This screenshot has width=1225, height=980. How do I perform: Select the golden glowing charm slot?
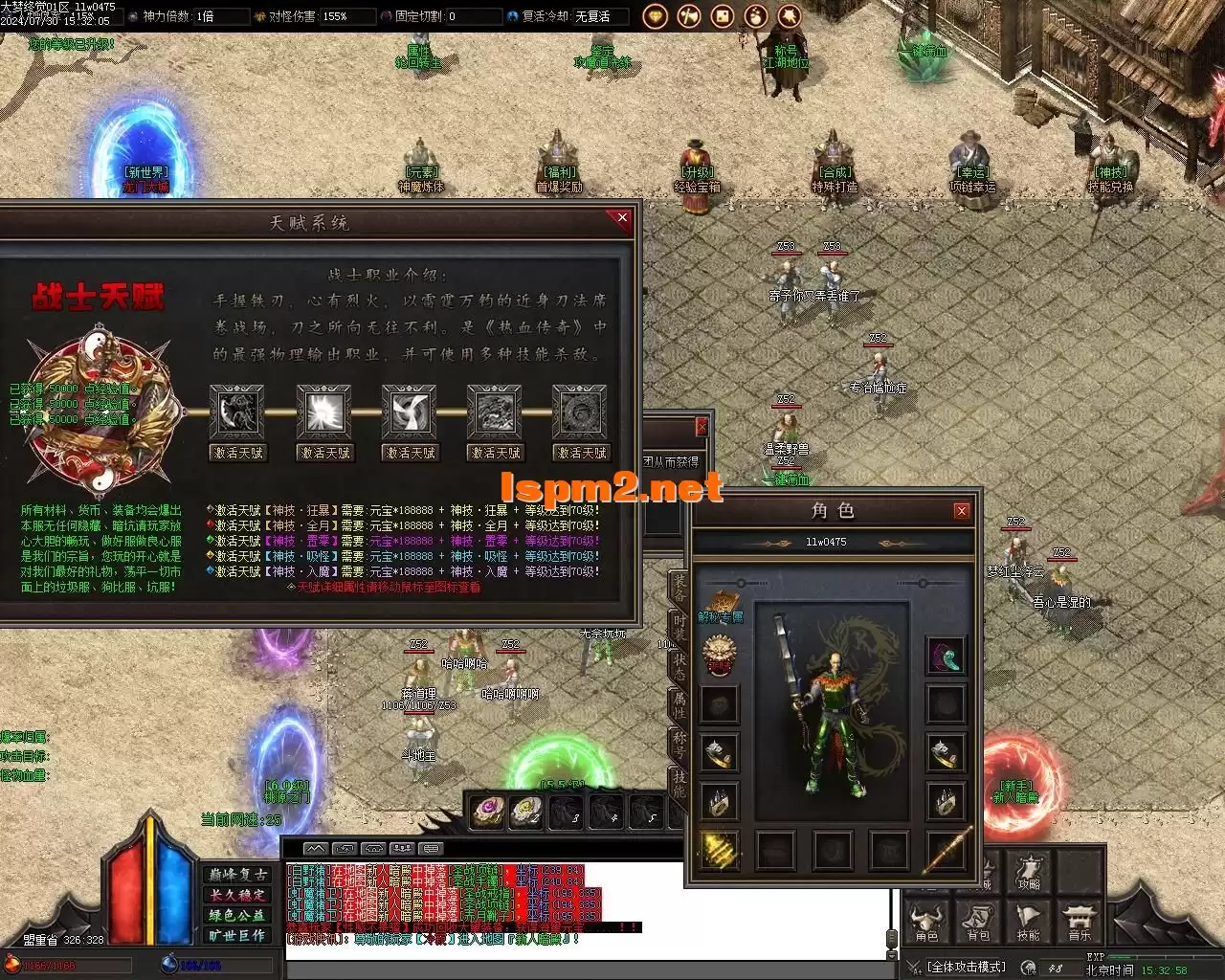coord(719,849)
